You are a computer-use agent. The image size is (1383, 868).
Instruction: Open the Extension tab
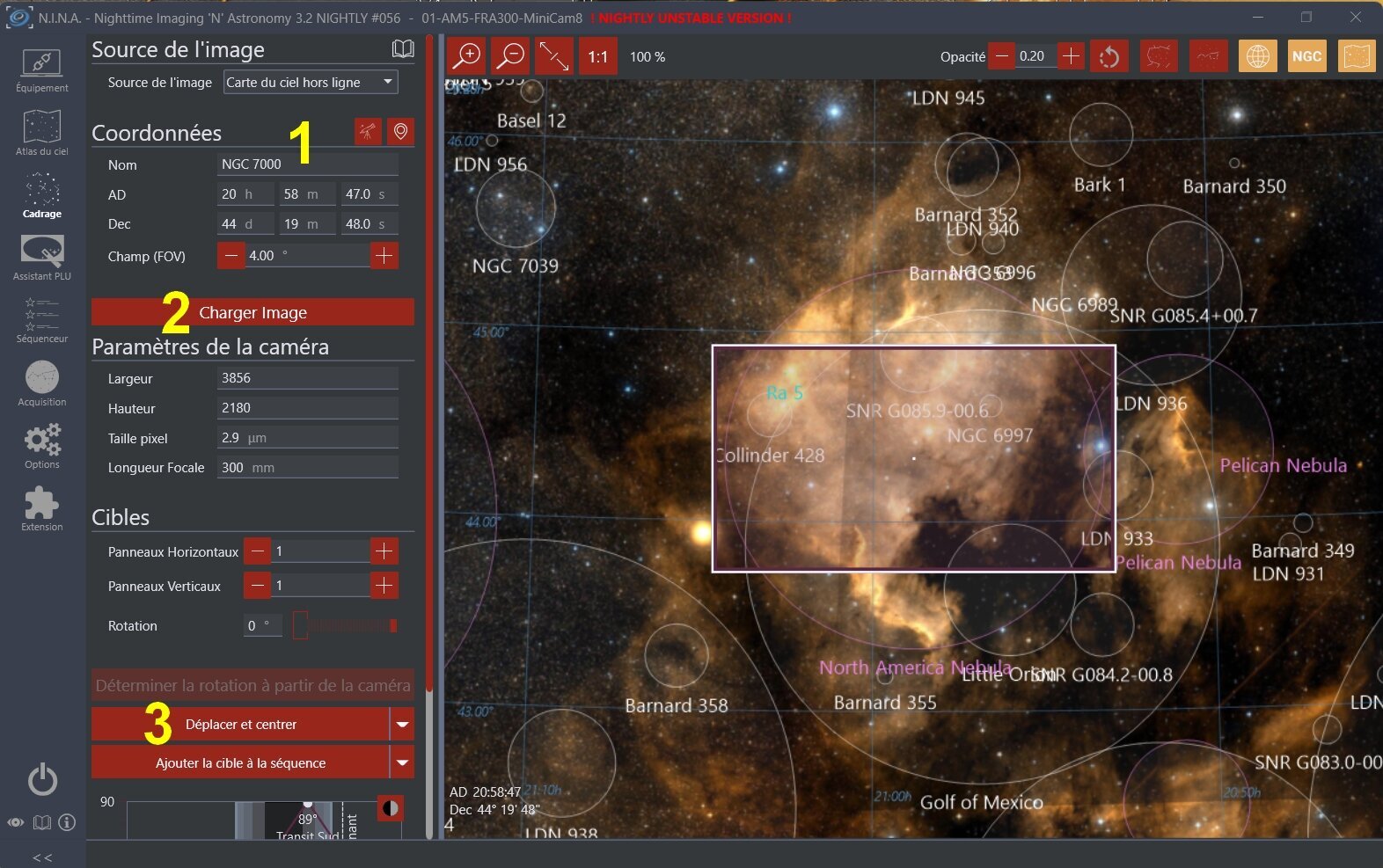pos(41,509)
